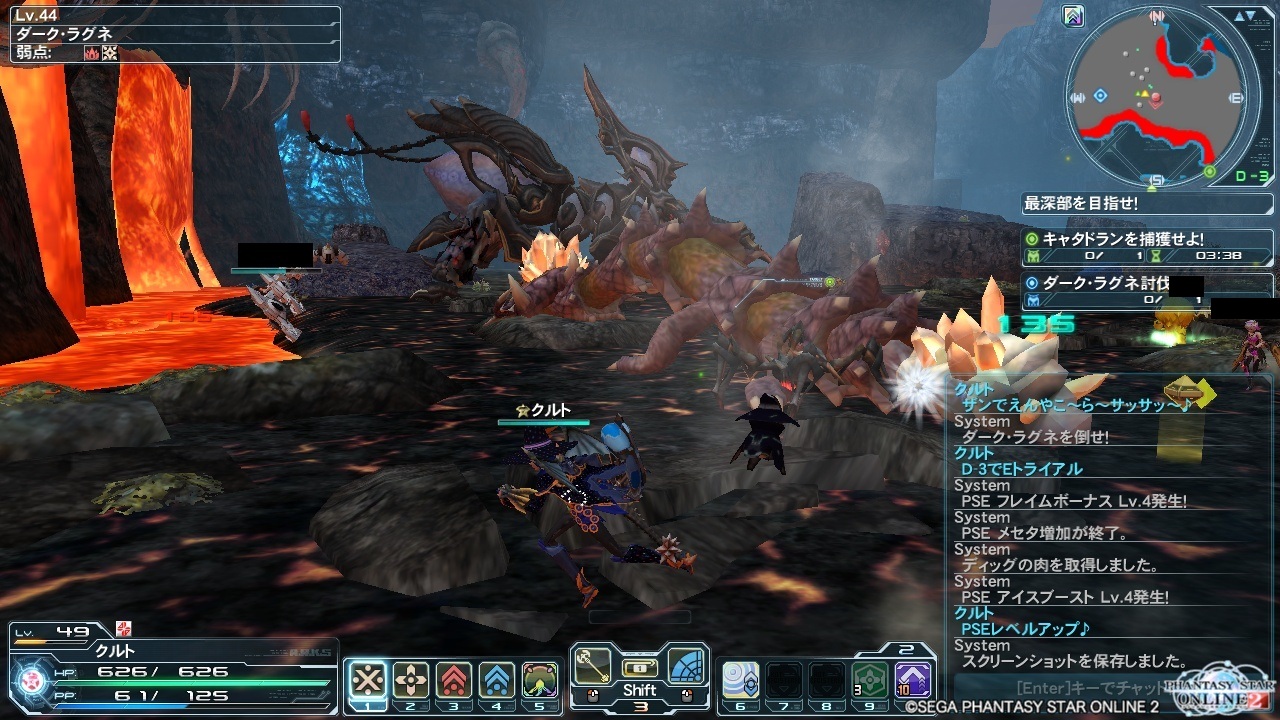The width and height of the screenshot is (1280, 720).
Task: Choose the blue radar fan action icon
Action: click(687, 666)
